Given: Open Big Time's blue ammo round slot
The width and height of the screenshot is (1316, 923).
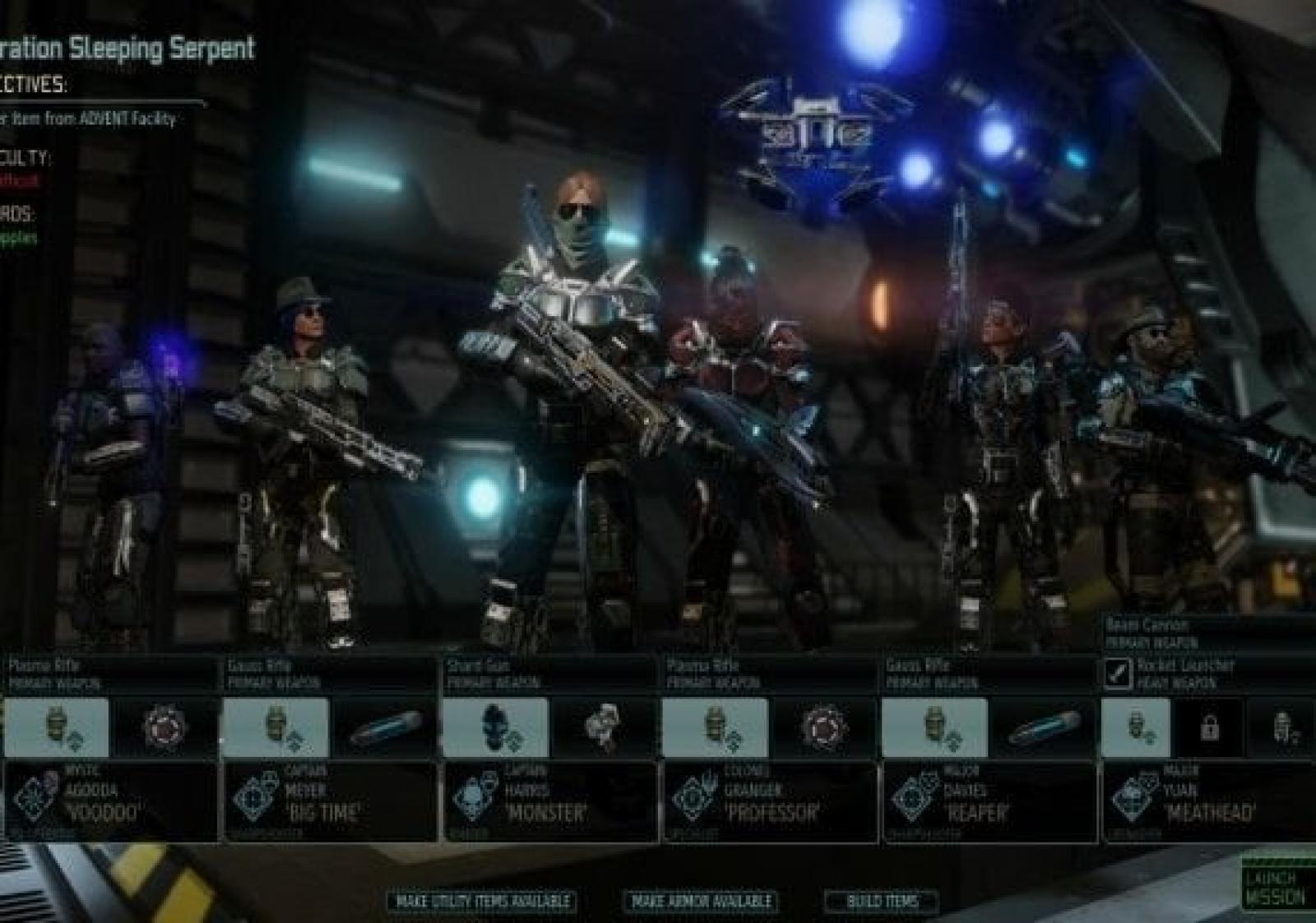Looking at the screenshot, I should point(385,727).
